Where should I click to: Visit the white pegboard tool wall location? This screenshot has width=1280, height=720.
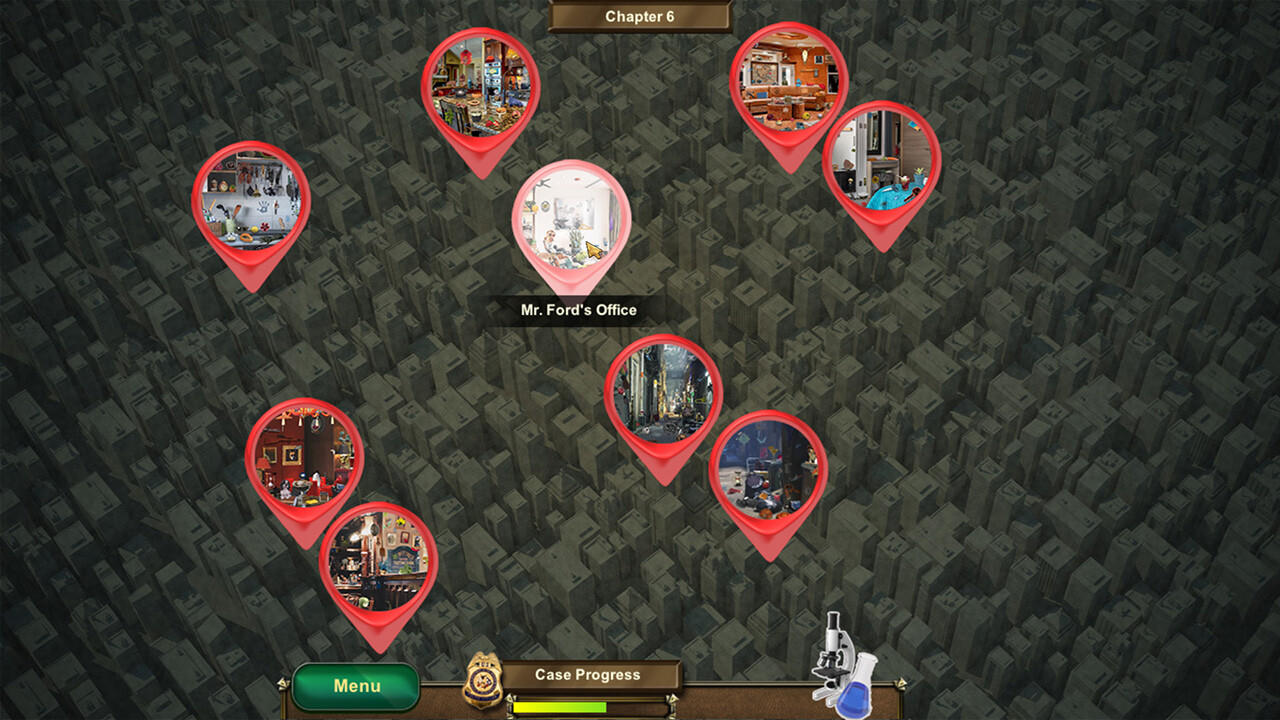click(x=251, y=201)
